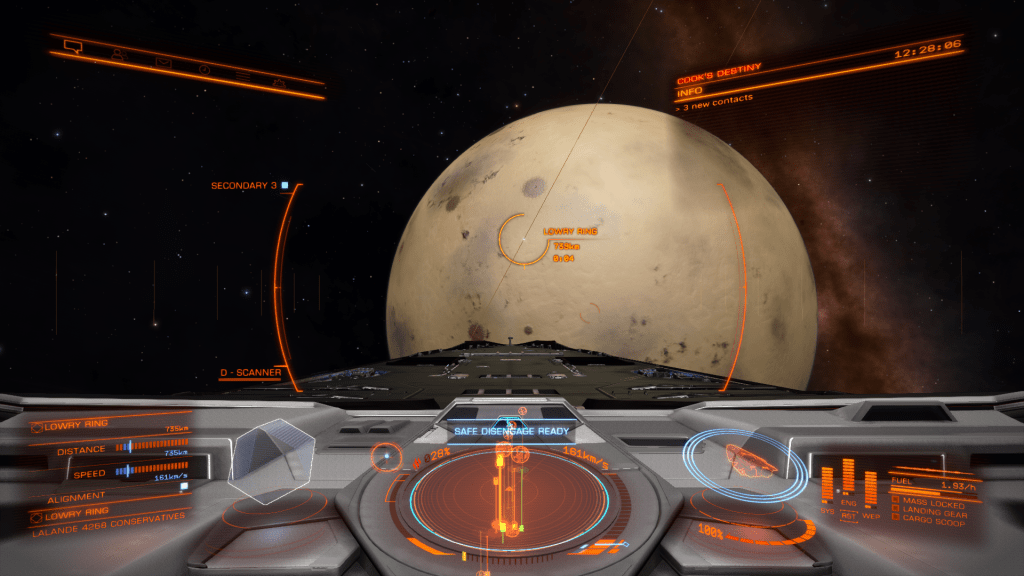This screenshot has width=1024, height=576.
Task: Click the Lowry Ring destination header
Action: pyautogui.click(x=75, y=425)
